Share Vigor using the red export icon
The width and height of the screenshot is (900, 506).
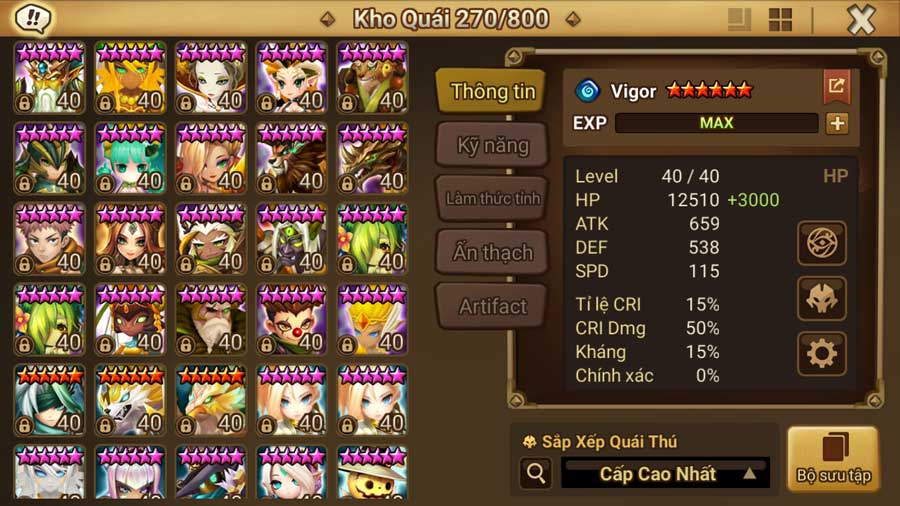[836, 87]
